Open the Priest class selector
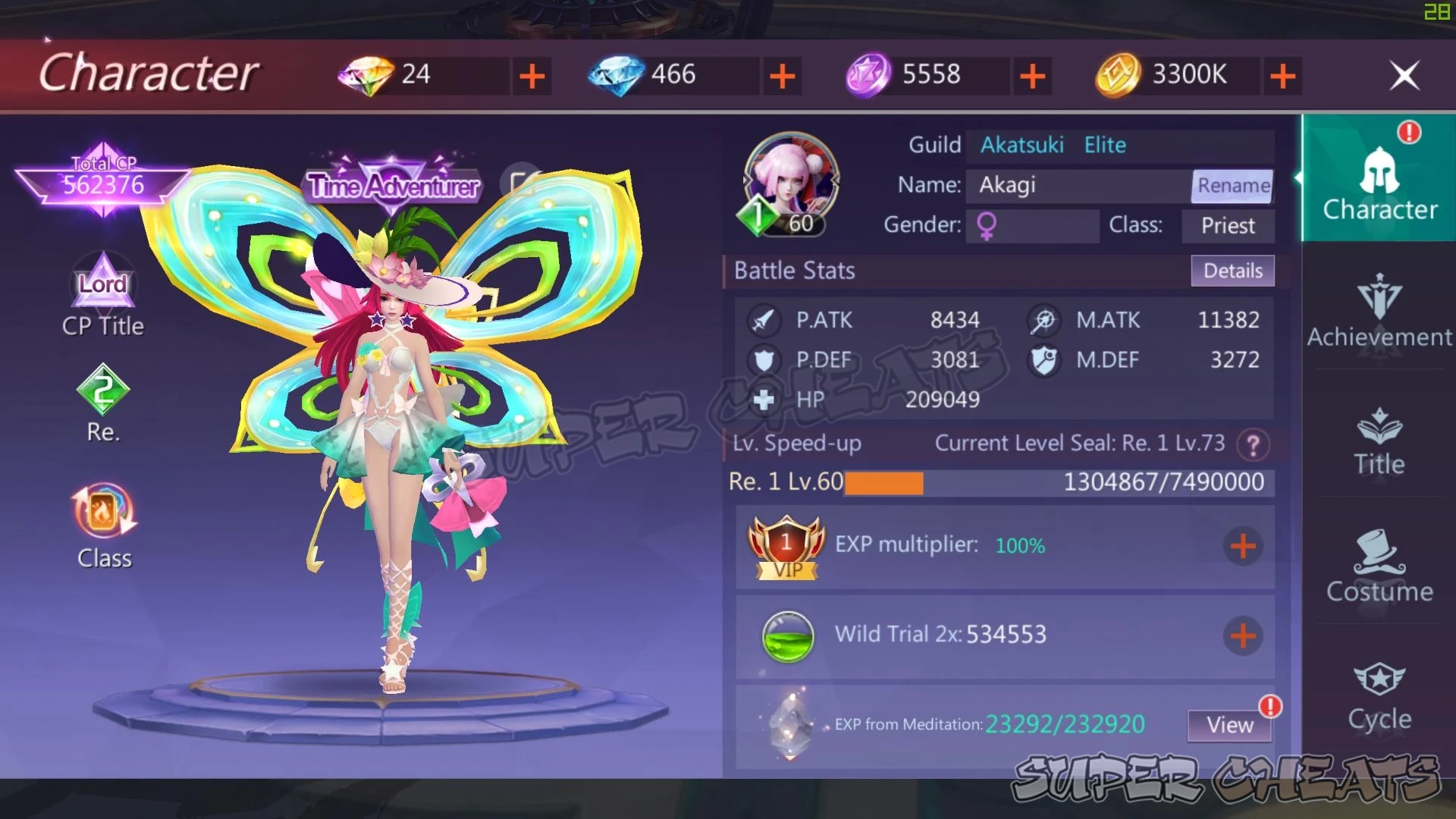1456x819 pixels. (x=1228, y=225)
